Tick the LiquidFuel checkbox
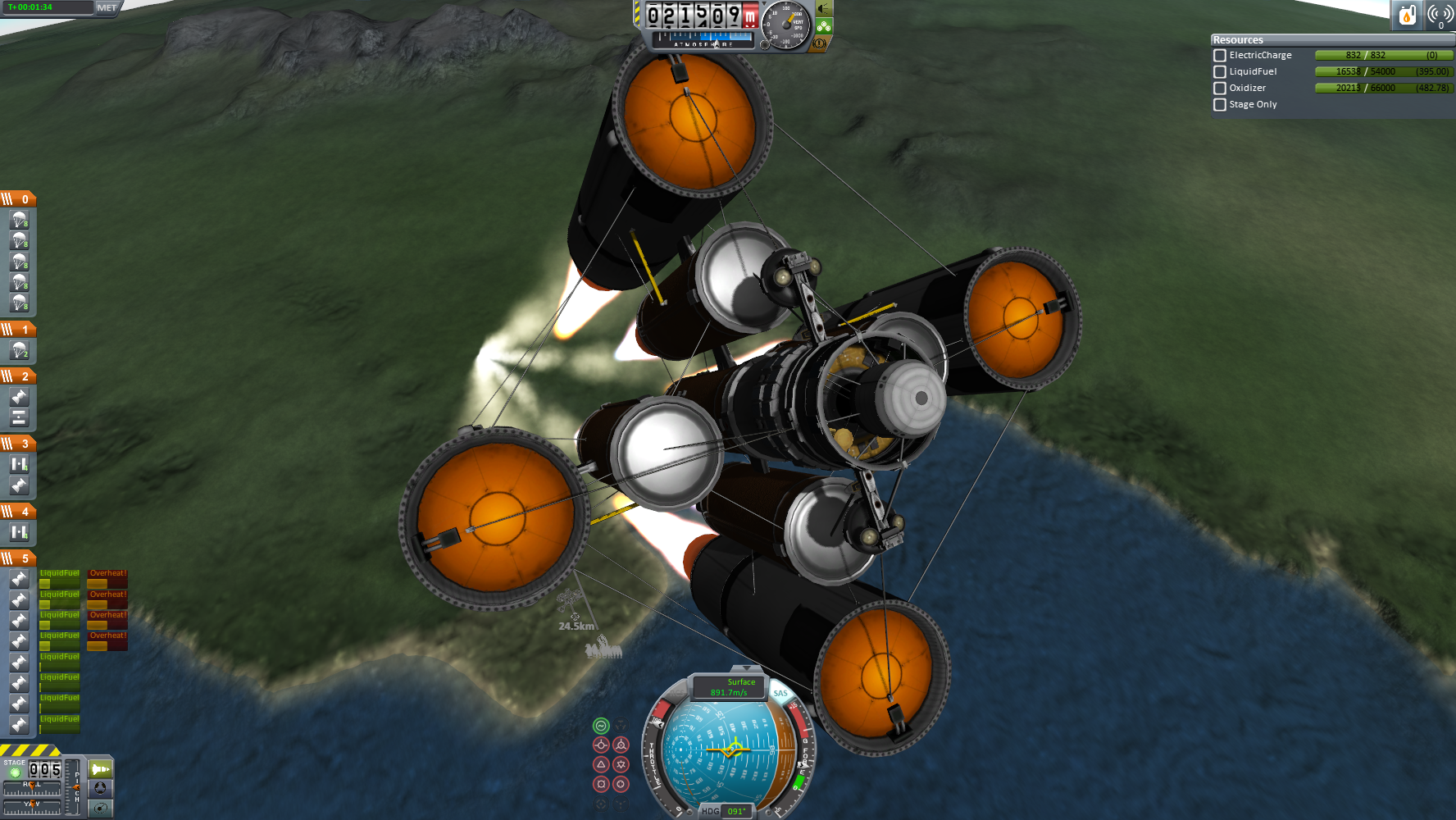 pos(1220,72)
